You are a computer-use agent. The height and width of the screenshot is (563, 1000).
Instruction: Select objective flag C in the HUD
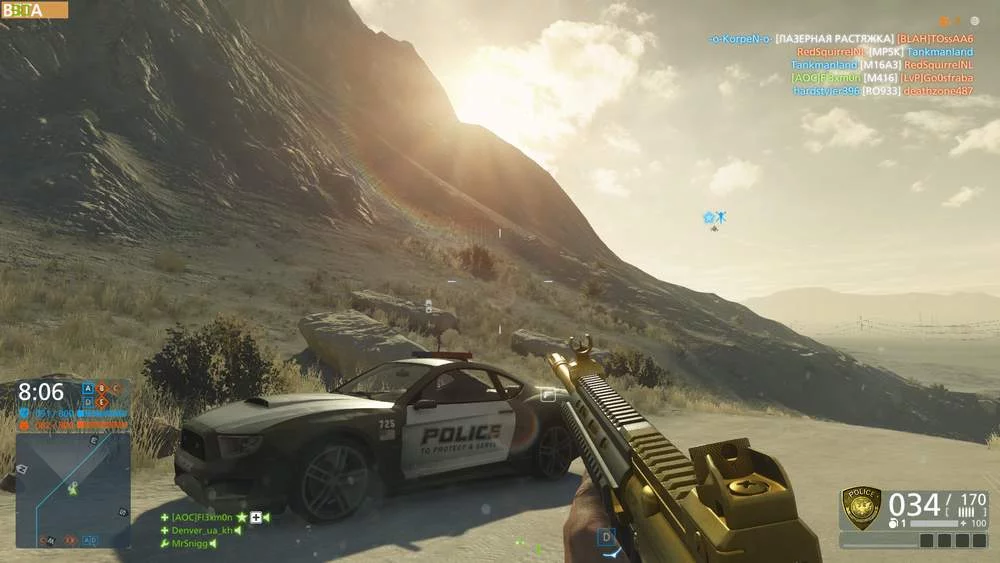point(114,388)
